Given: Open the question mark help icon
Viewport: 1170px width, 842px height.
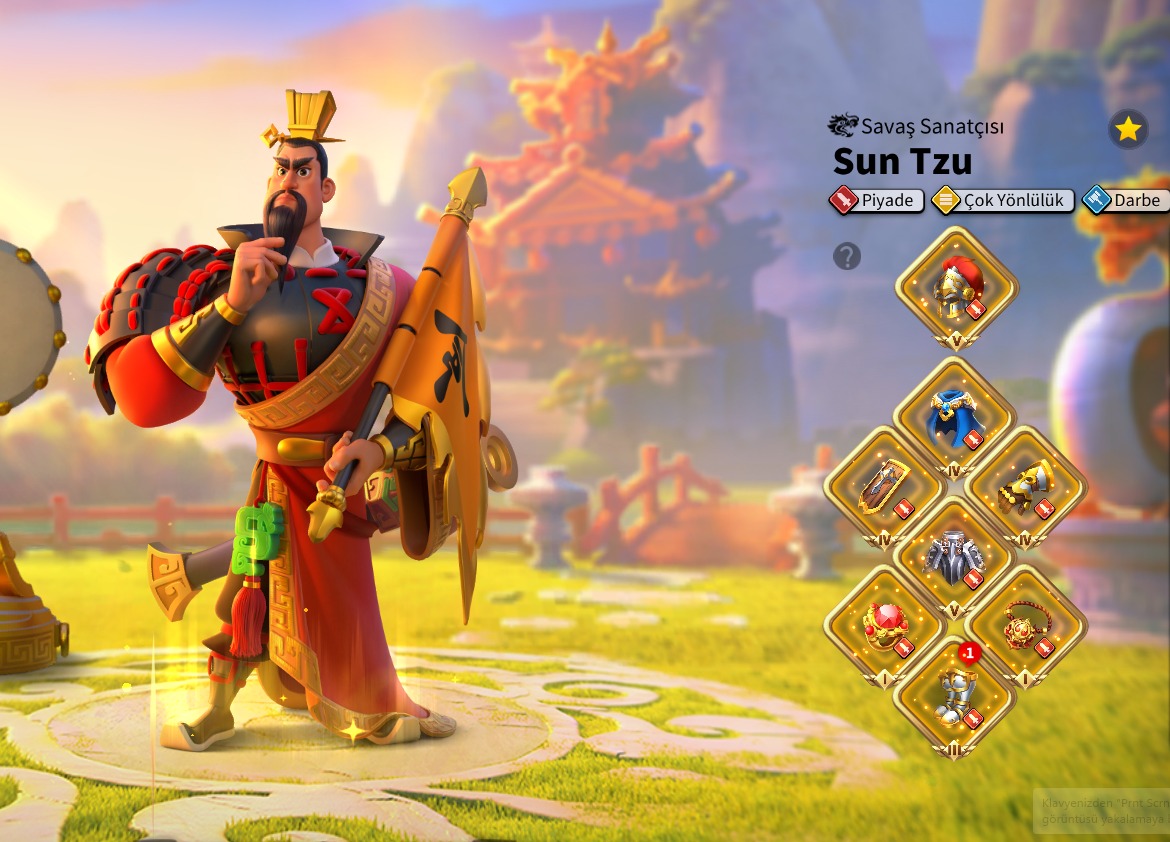Looking at the screenshot, I should tap(847, 257).
